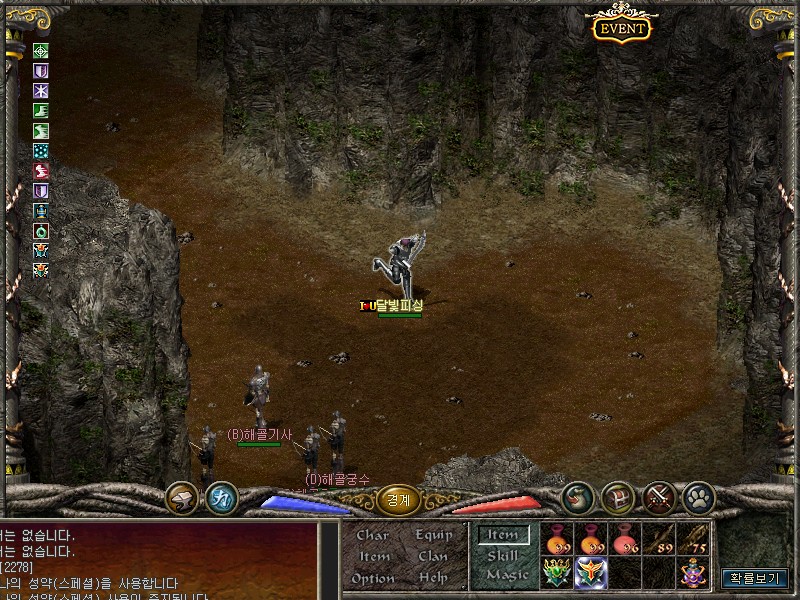The width and height of the screenshot is (800, 600).
Task: Open the Option menu
Action: [x=373, y=579]
